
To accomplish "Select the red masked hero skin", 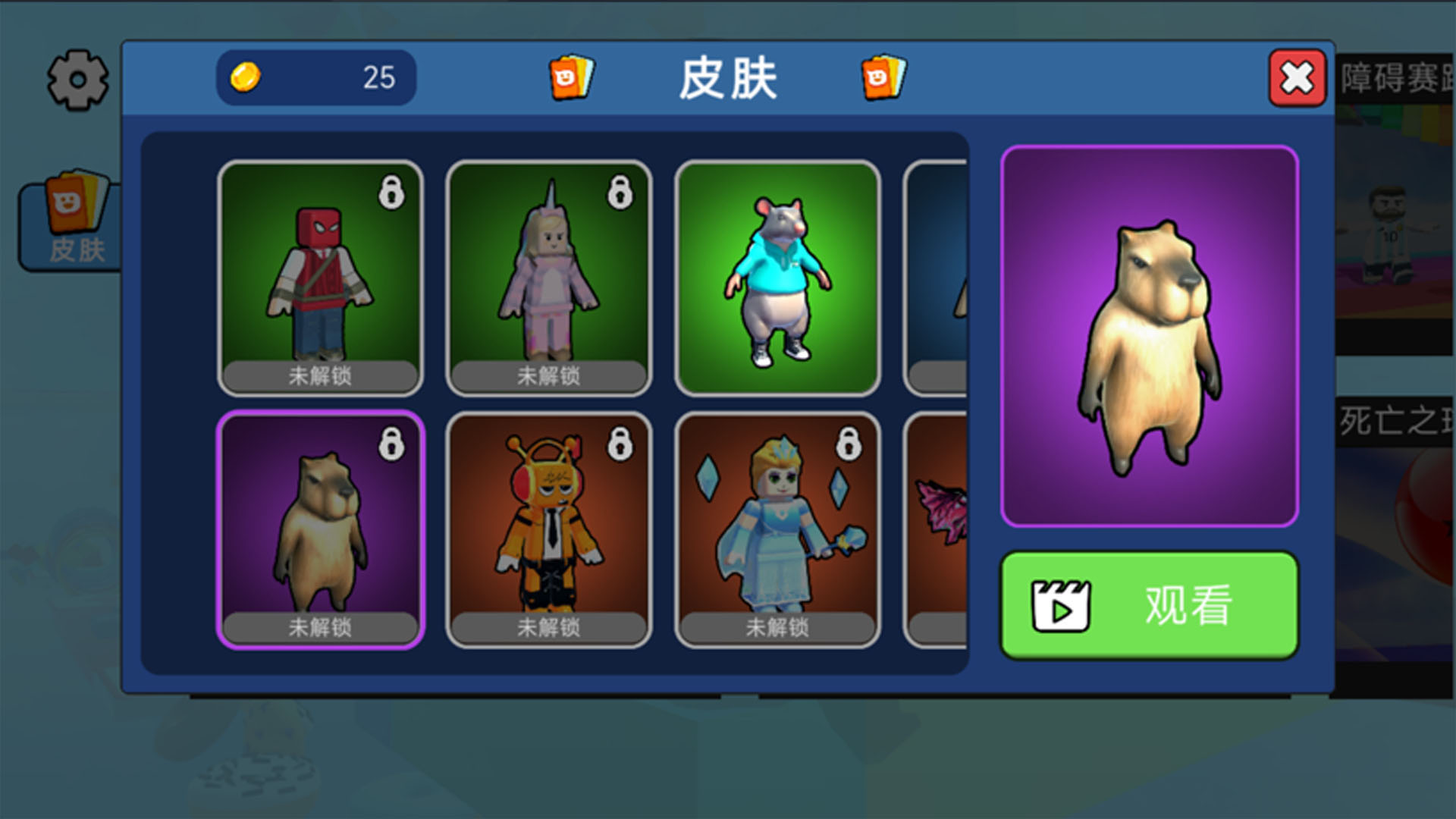I will [320, 278].
